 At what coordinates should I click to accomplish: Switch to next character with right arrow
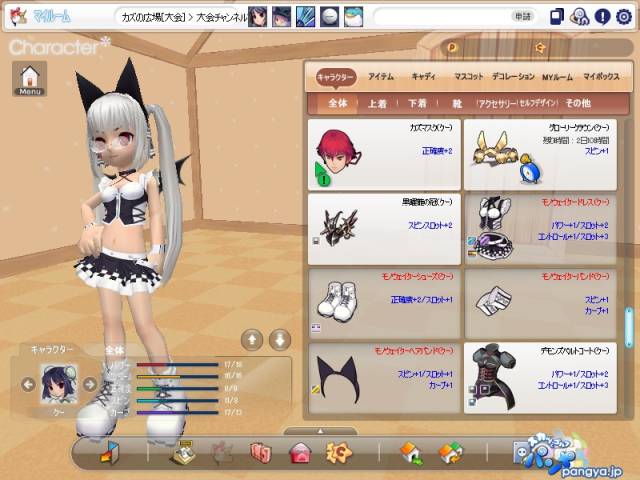pos(89,383)
